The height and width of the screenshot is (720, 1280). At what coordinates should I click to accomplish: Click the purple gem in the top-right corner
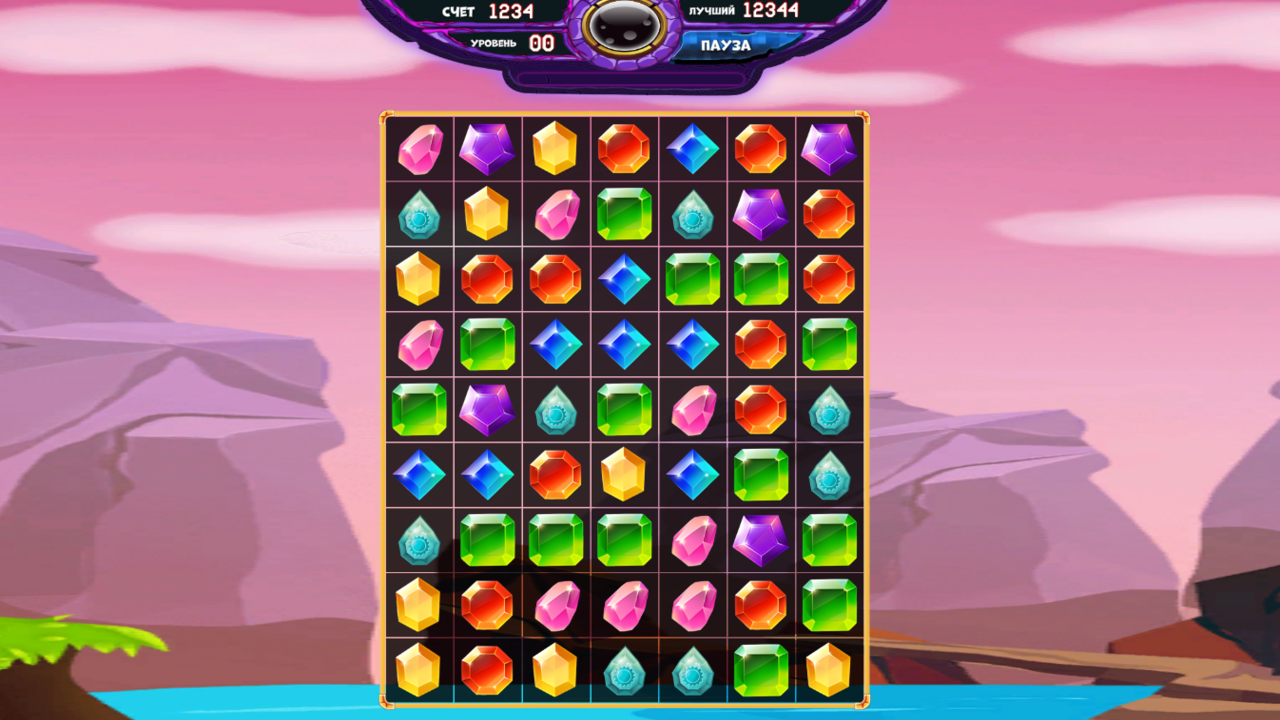830,150
